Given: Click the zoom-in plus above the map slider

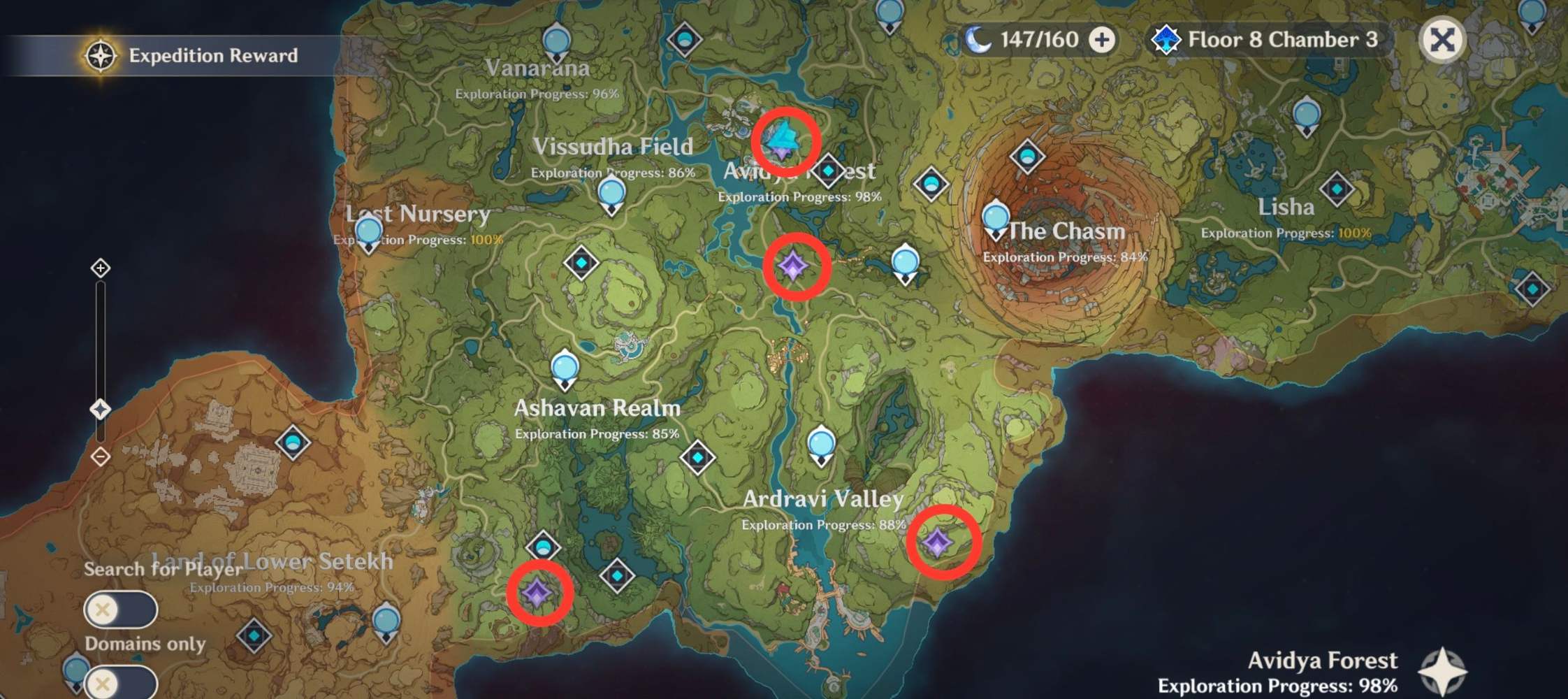Looking at the screenshot, I should coord(100,266).
